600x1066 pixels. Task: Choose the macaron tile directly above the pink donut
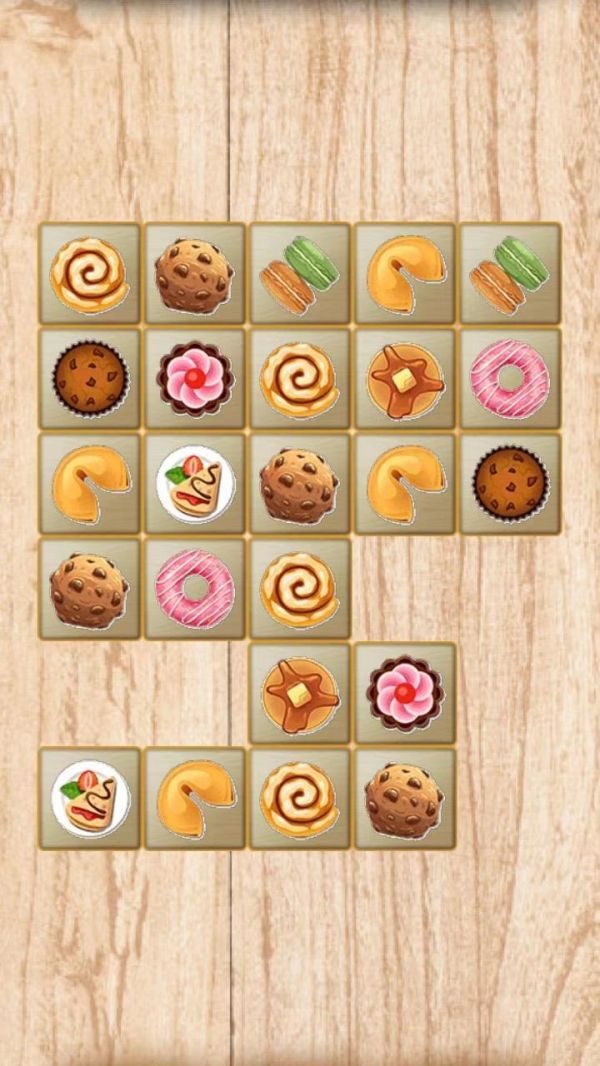tap(510, 273)
